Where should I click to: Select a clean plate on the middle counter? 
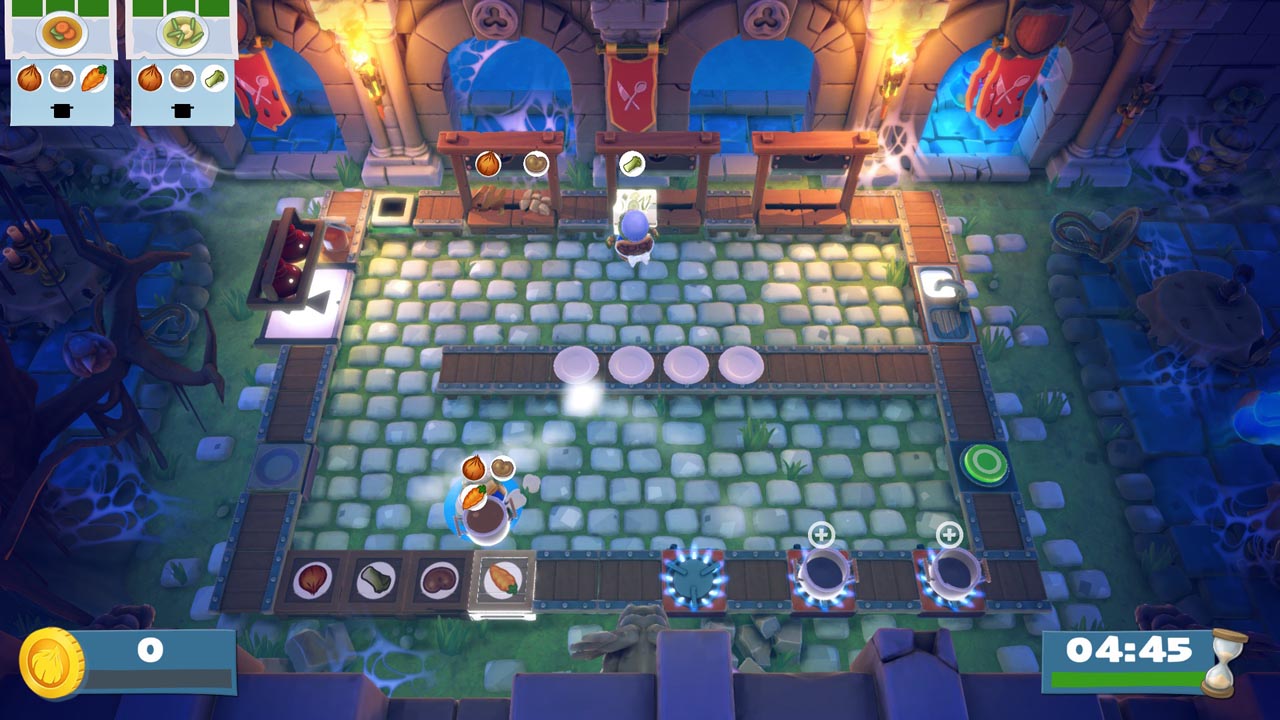point(630,362)
